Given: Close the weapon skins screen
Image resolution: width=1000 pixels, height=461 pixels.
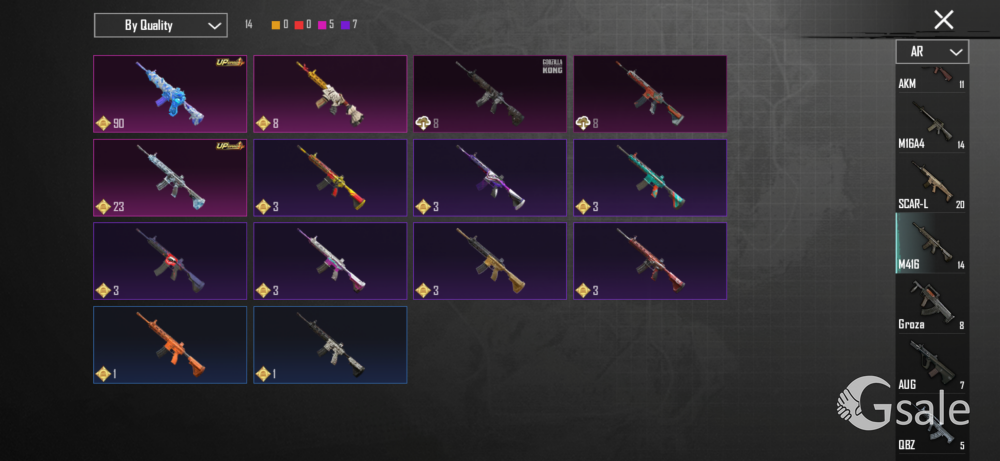Looking at the screenshot, I should pos(943,19).
